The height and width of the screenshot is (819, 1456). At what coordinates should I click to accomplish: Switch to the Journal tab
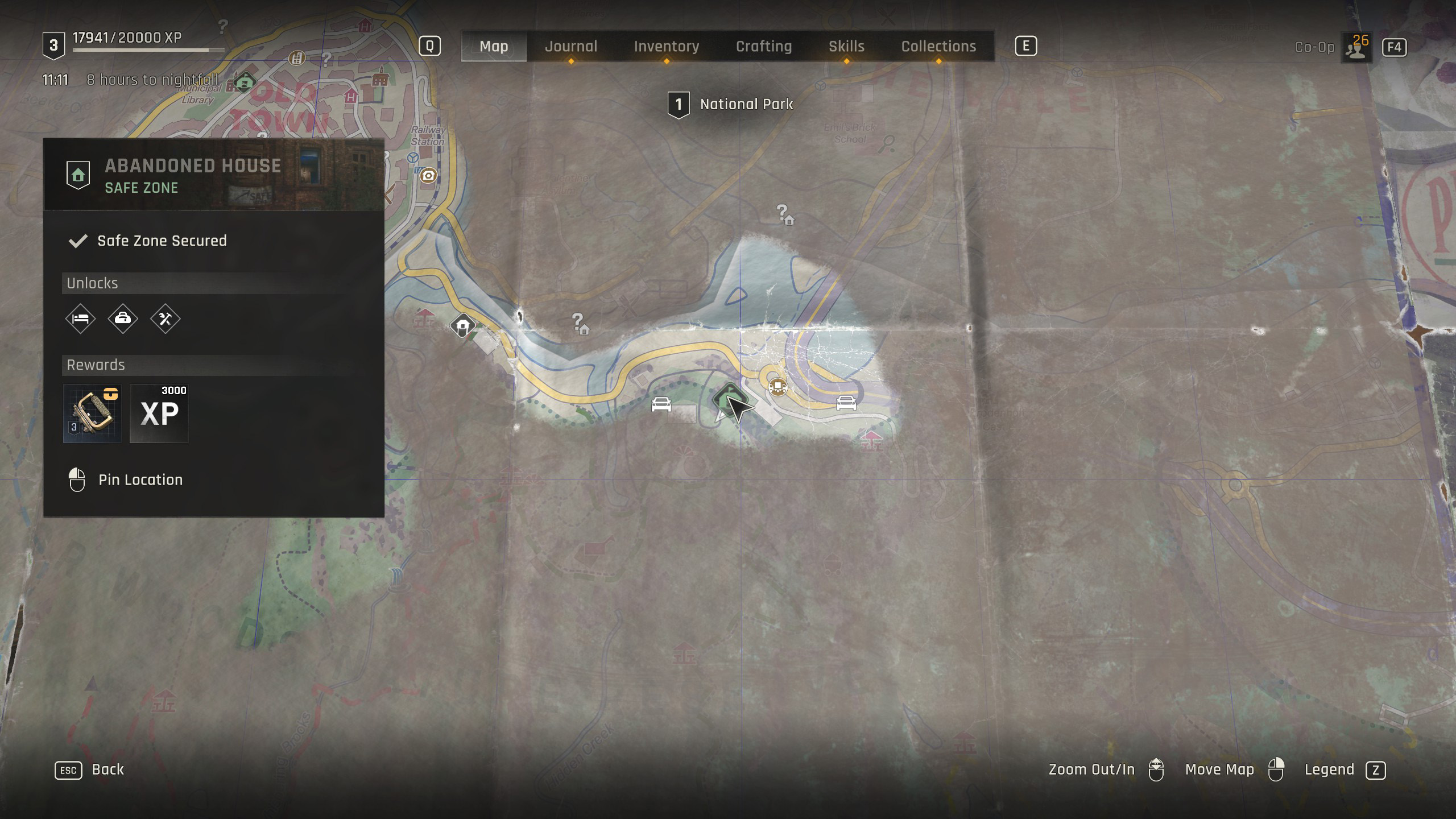tap(571, 46)
